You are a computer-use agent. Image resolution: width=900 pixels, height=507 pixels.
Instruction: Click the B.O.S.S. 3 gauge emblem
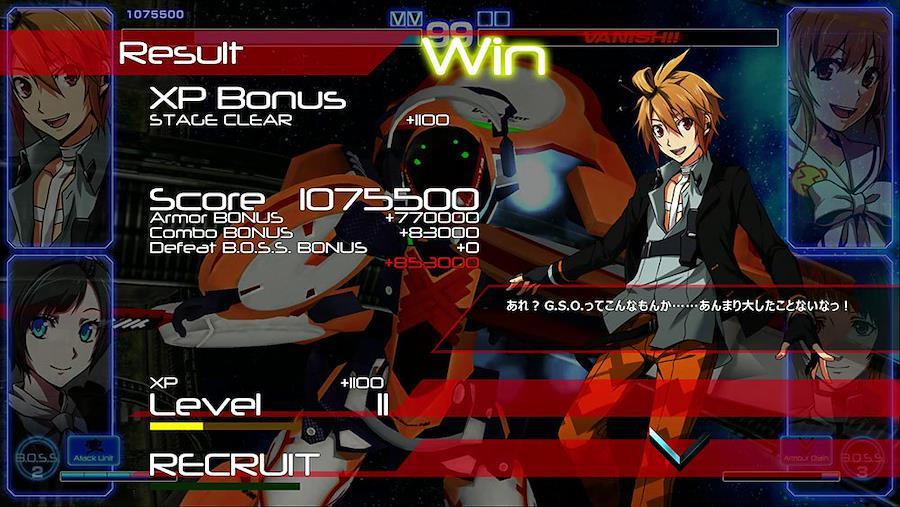[x=862, y=461]
